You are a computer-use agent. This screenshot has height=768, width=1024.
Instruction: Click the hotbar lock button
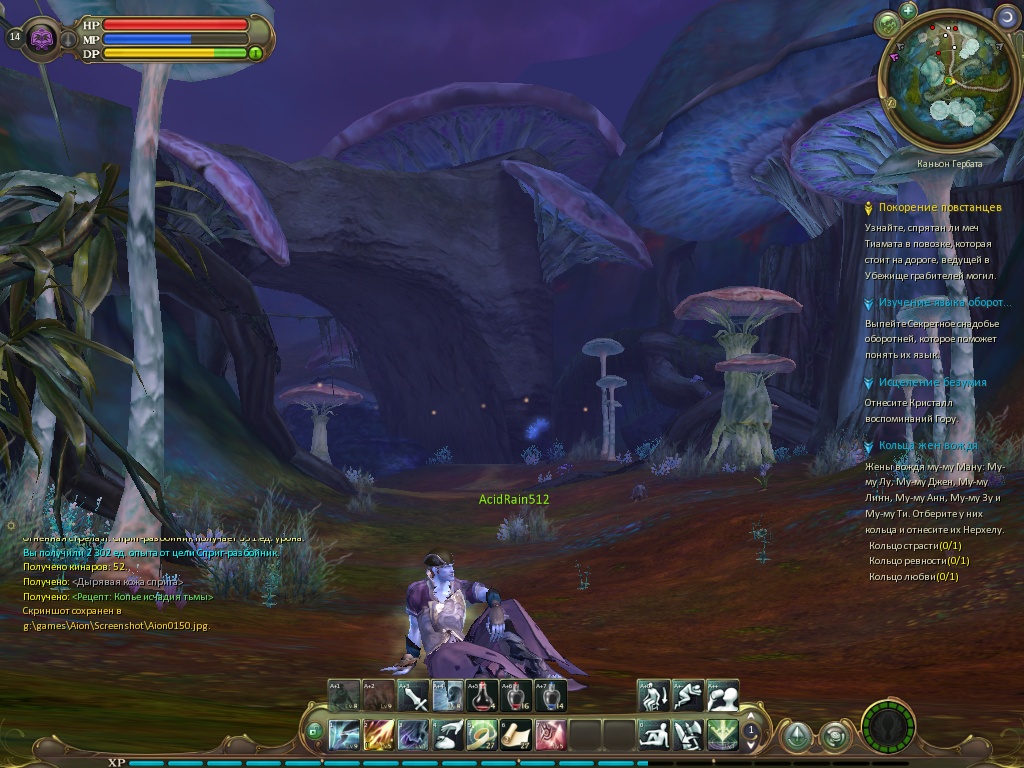point(314,731)
